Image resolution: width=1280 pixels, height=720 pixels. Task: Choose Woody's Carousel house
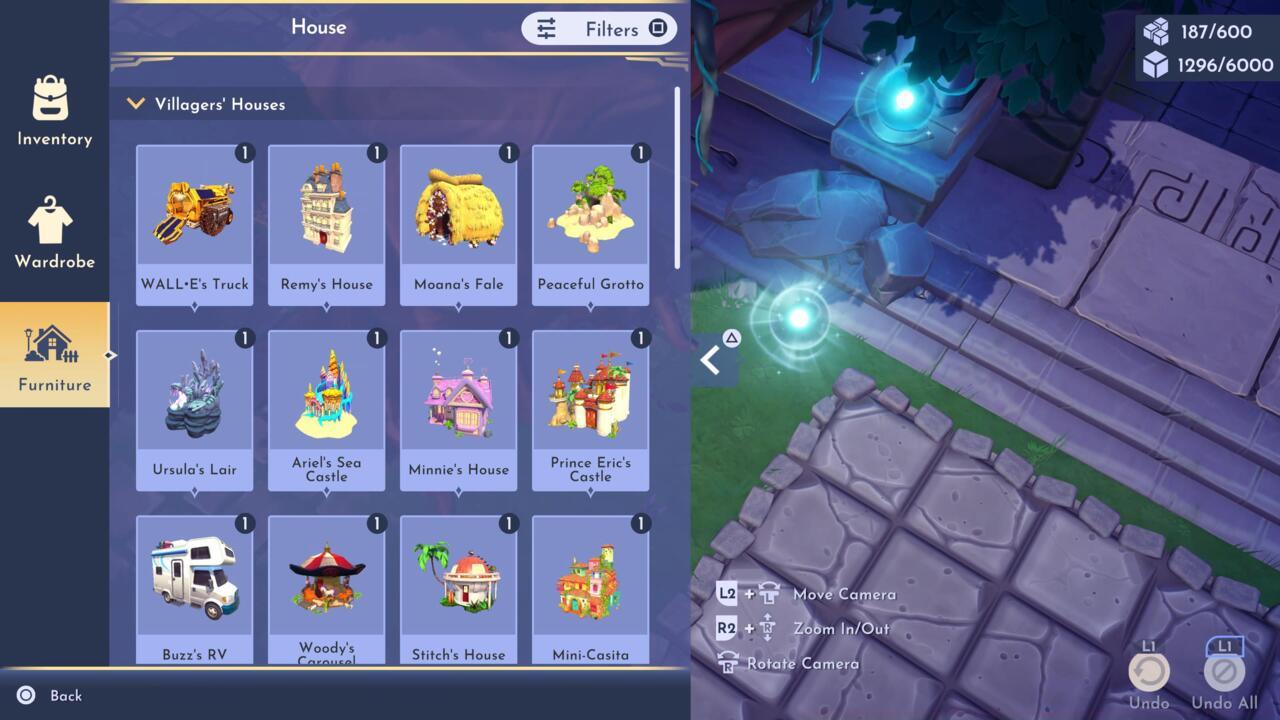pyautogui.click(x=327, y=590)
